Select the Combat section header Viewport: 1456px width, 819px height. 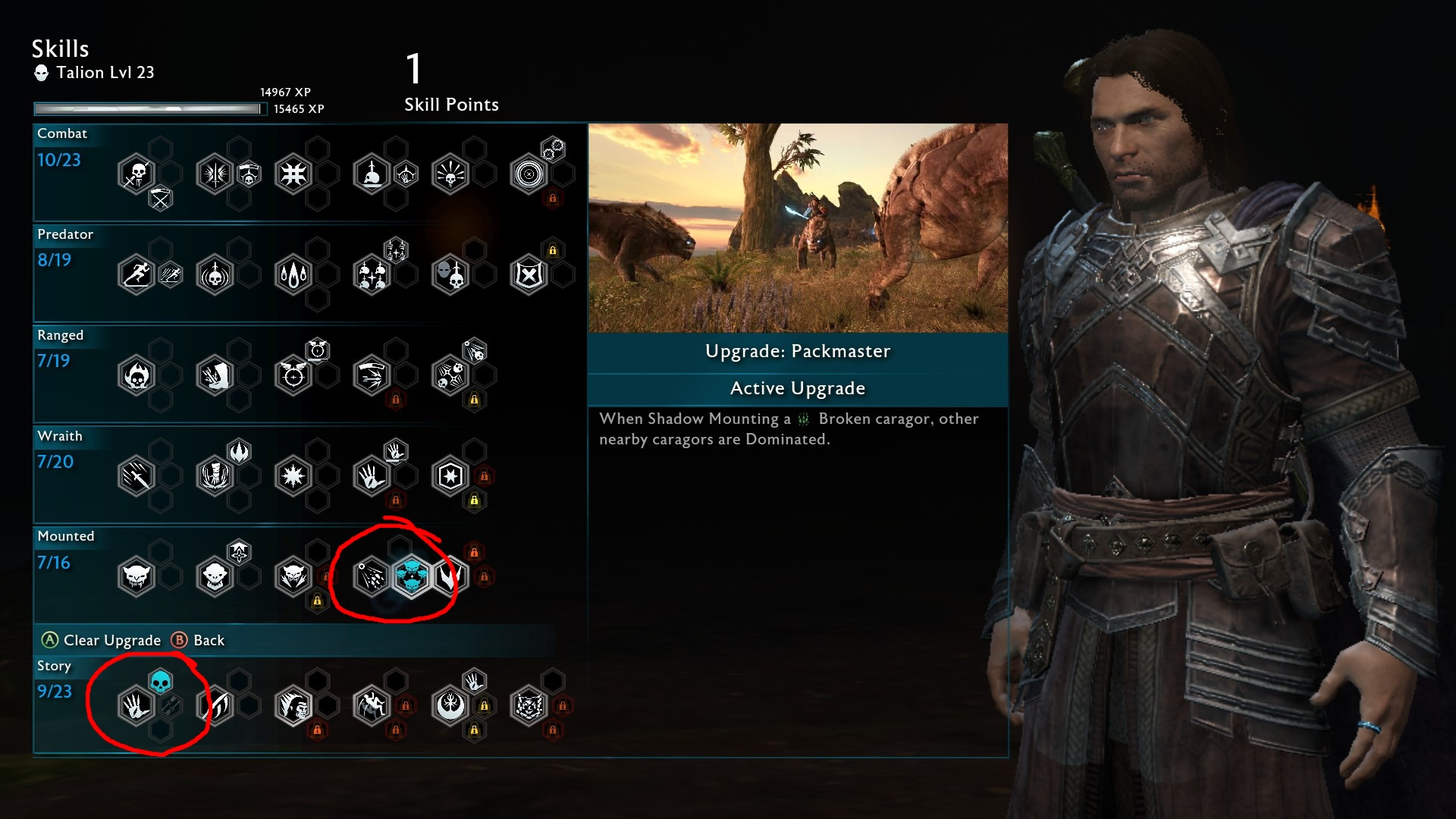point(63,133)
